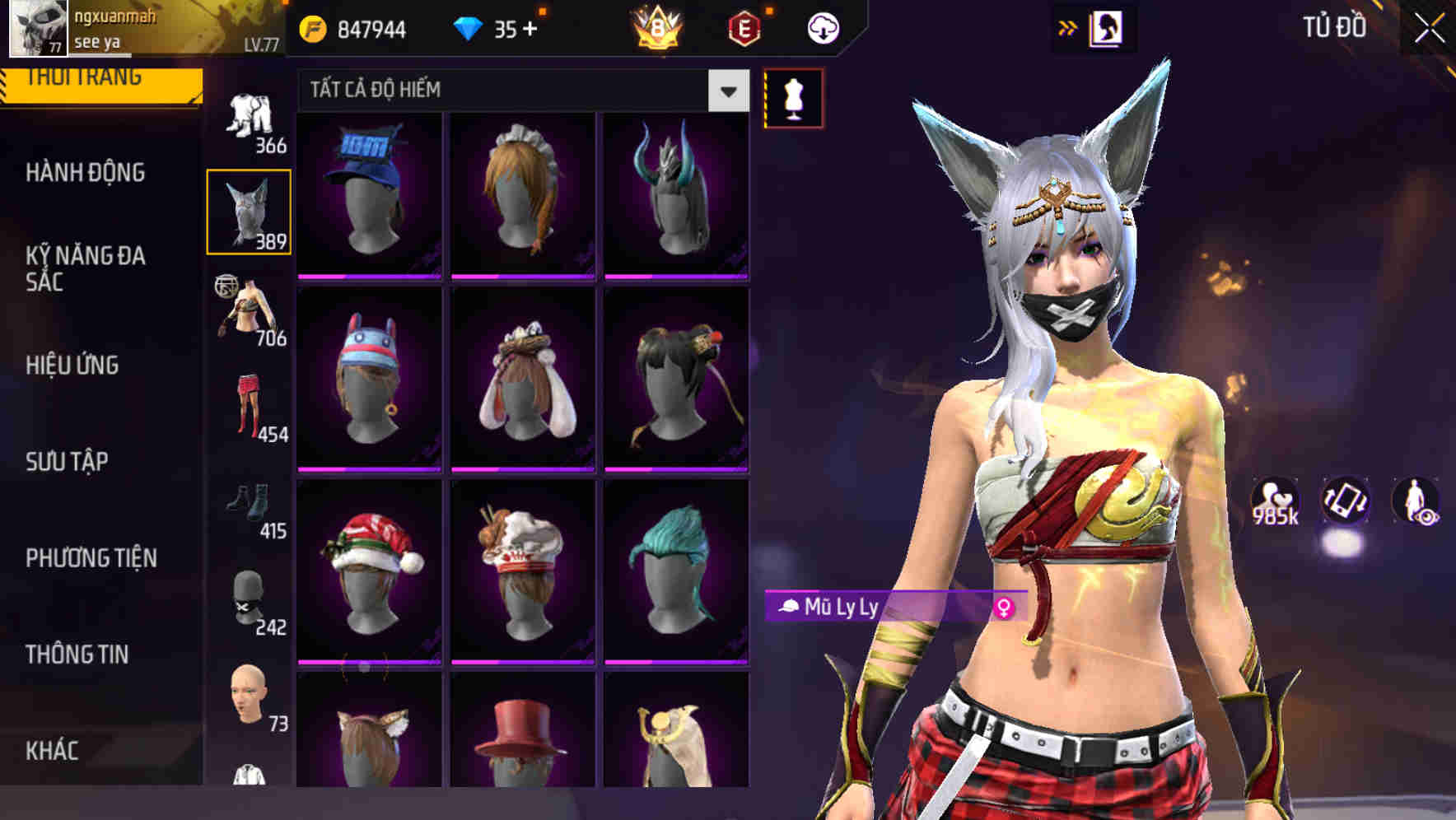
Task: Expand the collapsed sidebar with double arrows
Action: click(1068, 26)
